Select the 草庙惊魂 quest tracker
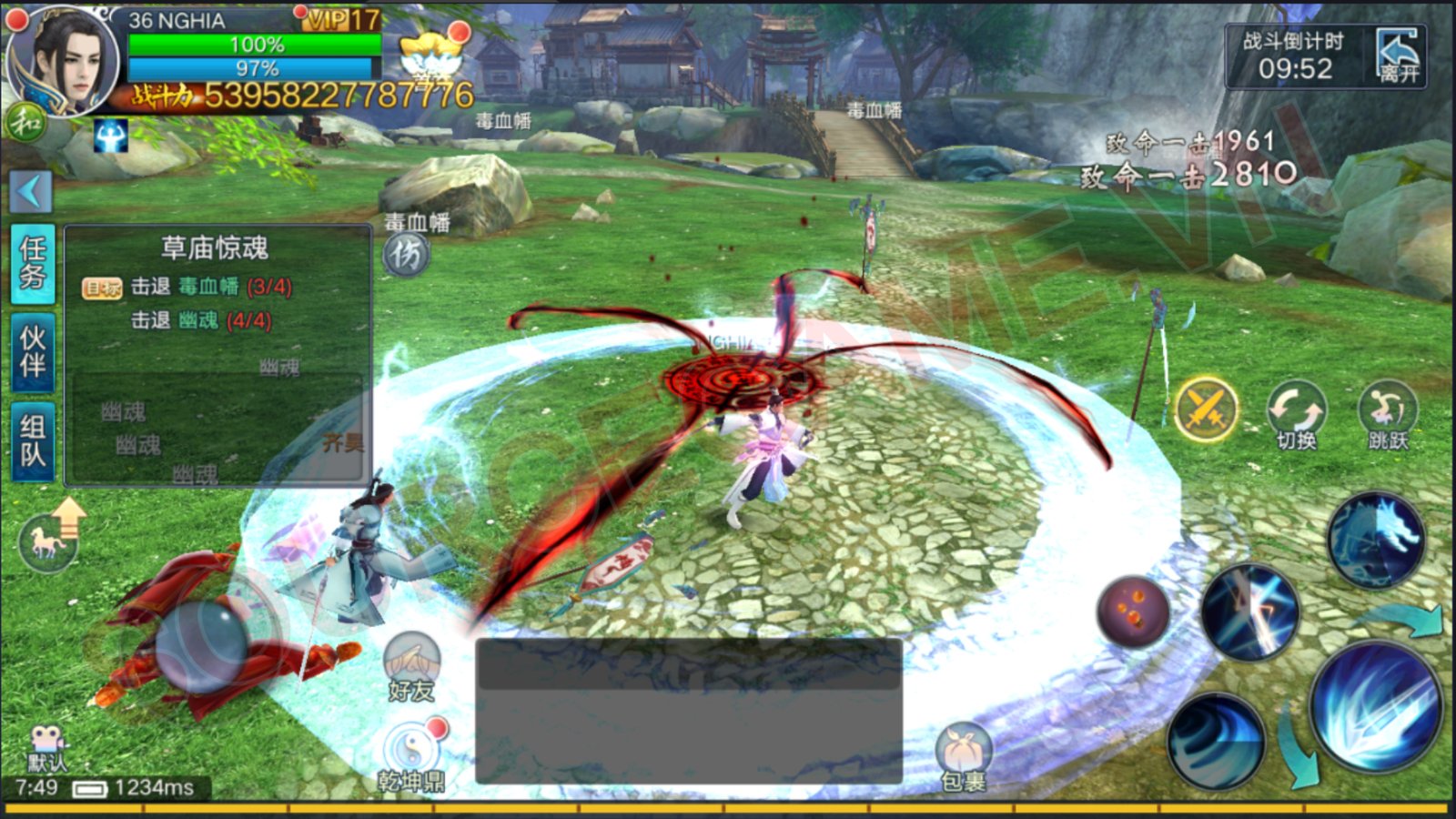 215,248
